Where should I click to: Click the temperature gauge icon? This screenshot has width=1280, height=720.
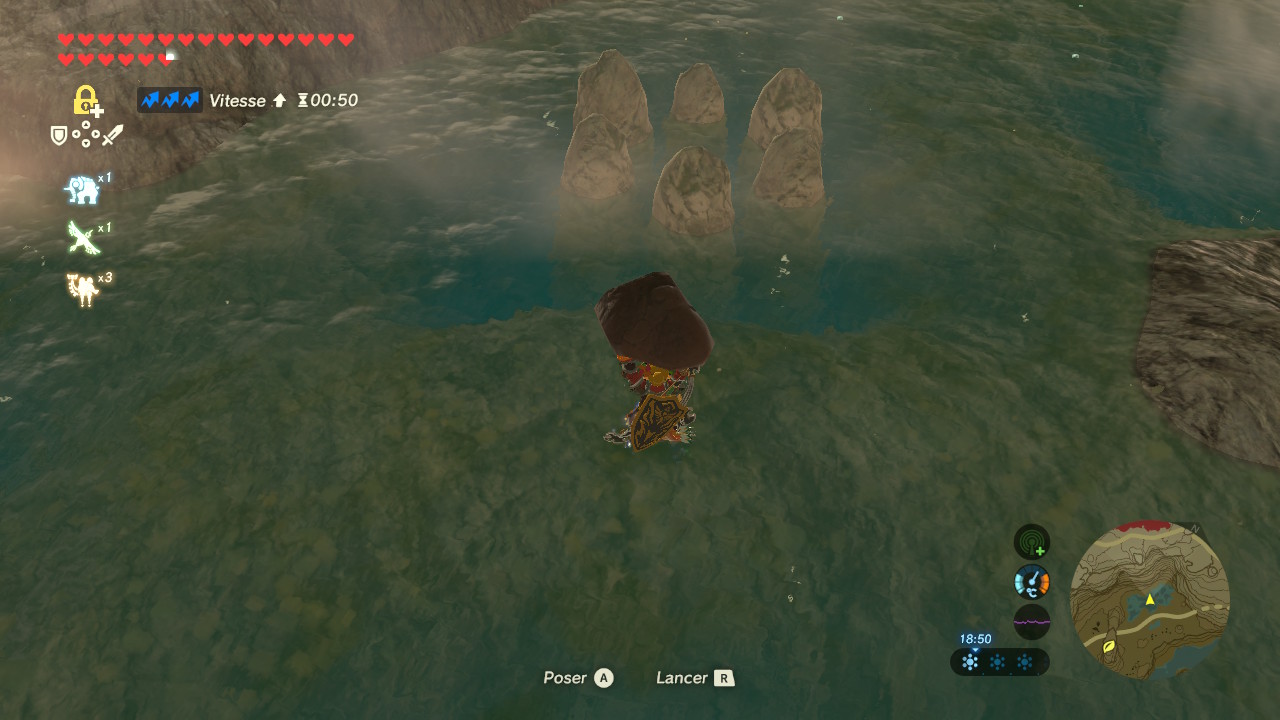click(1031, 582)
